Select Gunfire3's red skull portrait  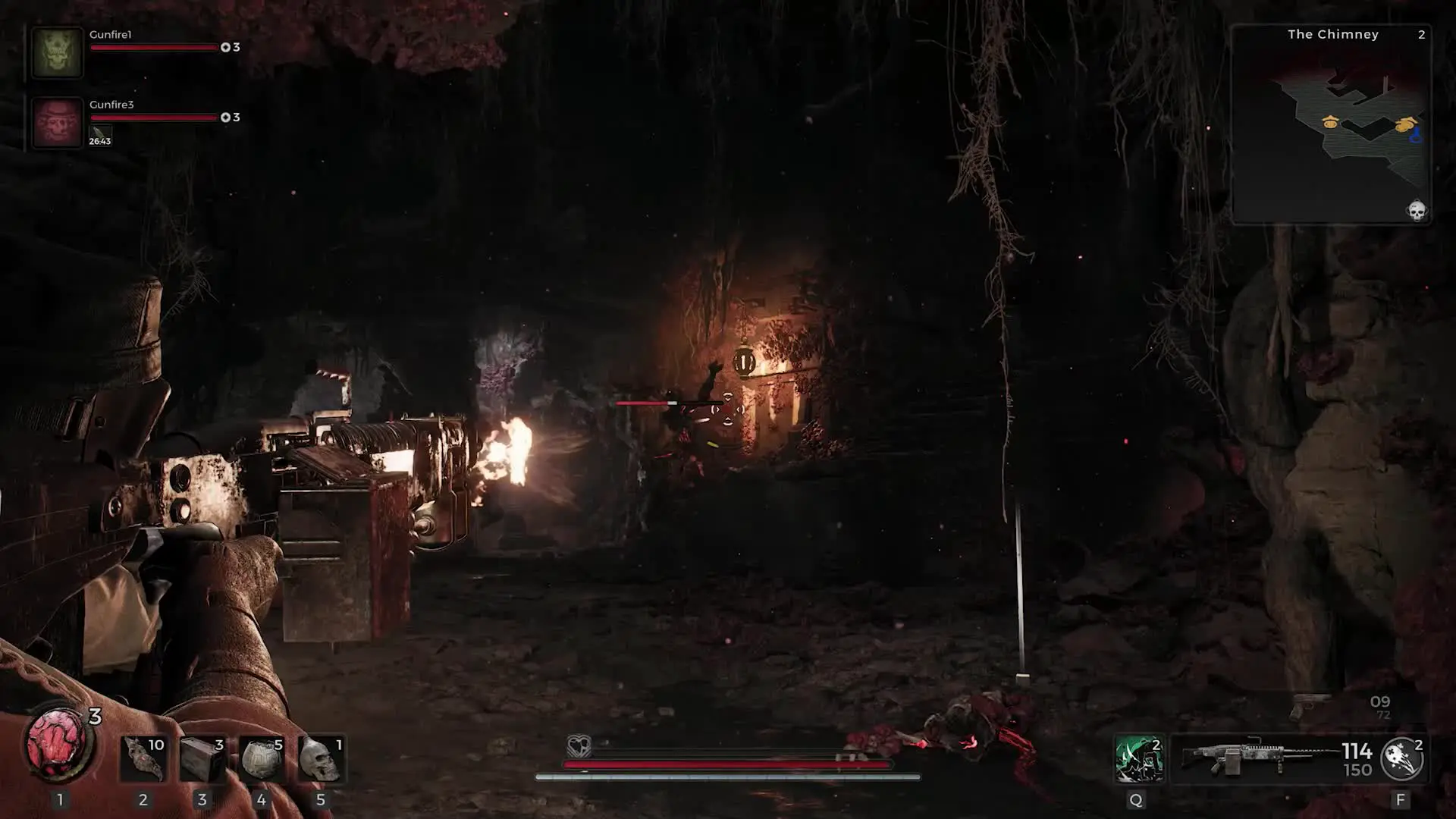pos(57,122)
